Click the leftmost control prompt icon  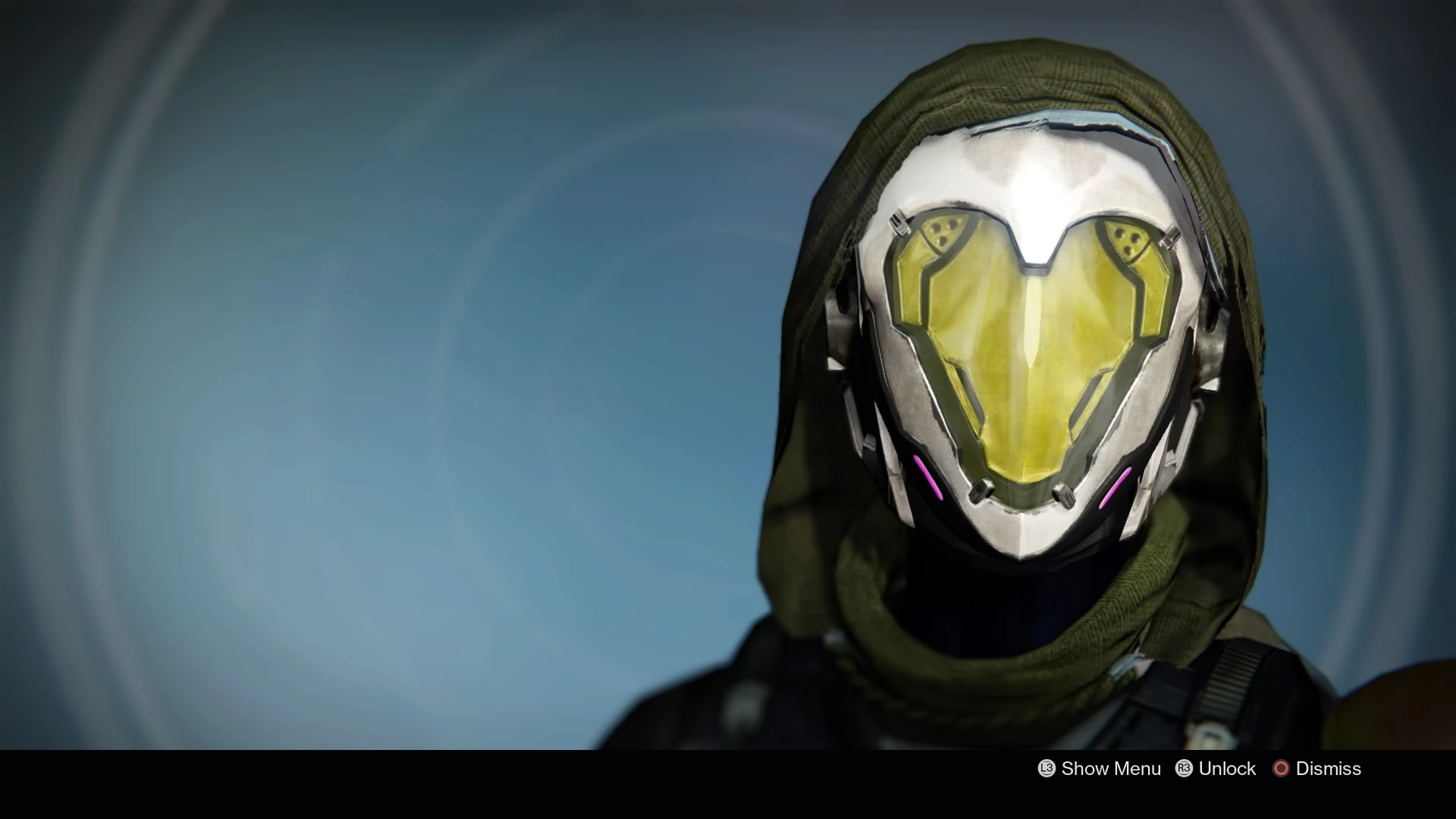click(1045, 768)
